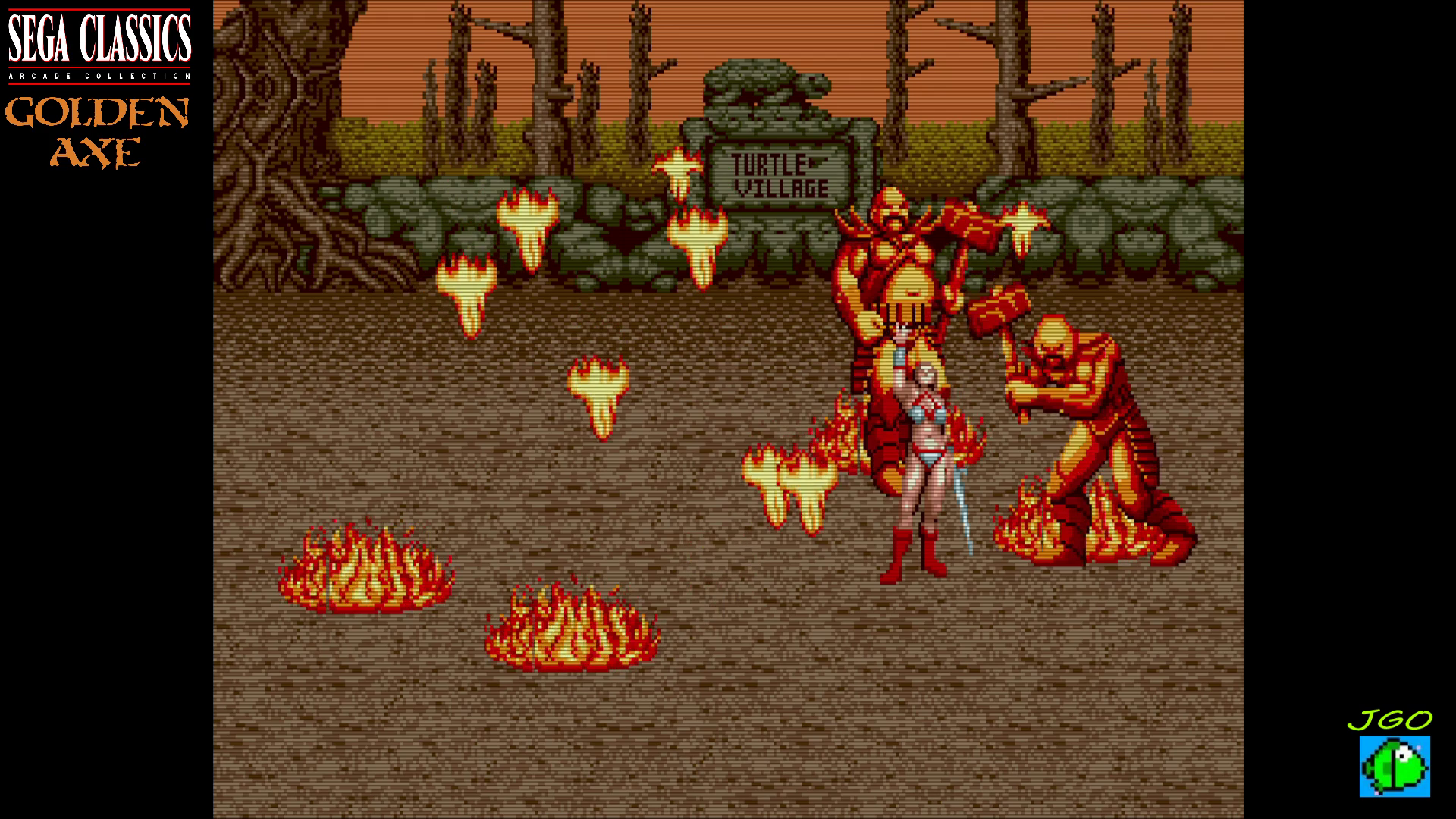Click the Sega Classics Arcade Collection logo
Screen dimensions: 1456x819
pyautogui.click(x=99, y=45)
